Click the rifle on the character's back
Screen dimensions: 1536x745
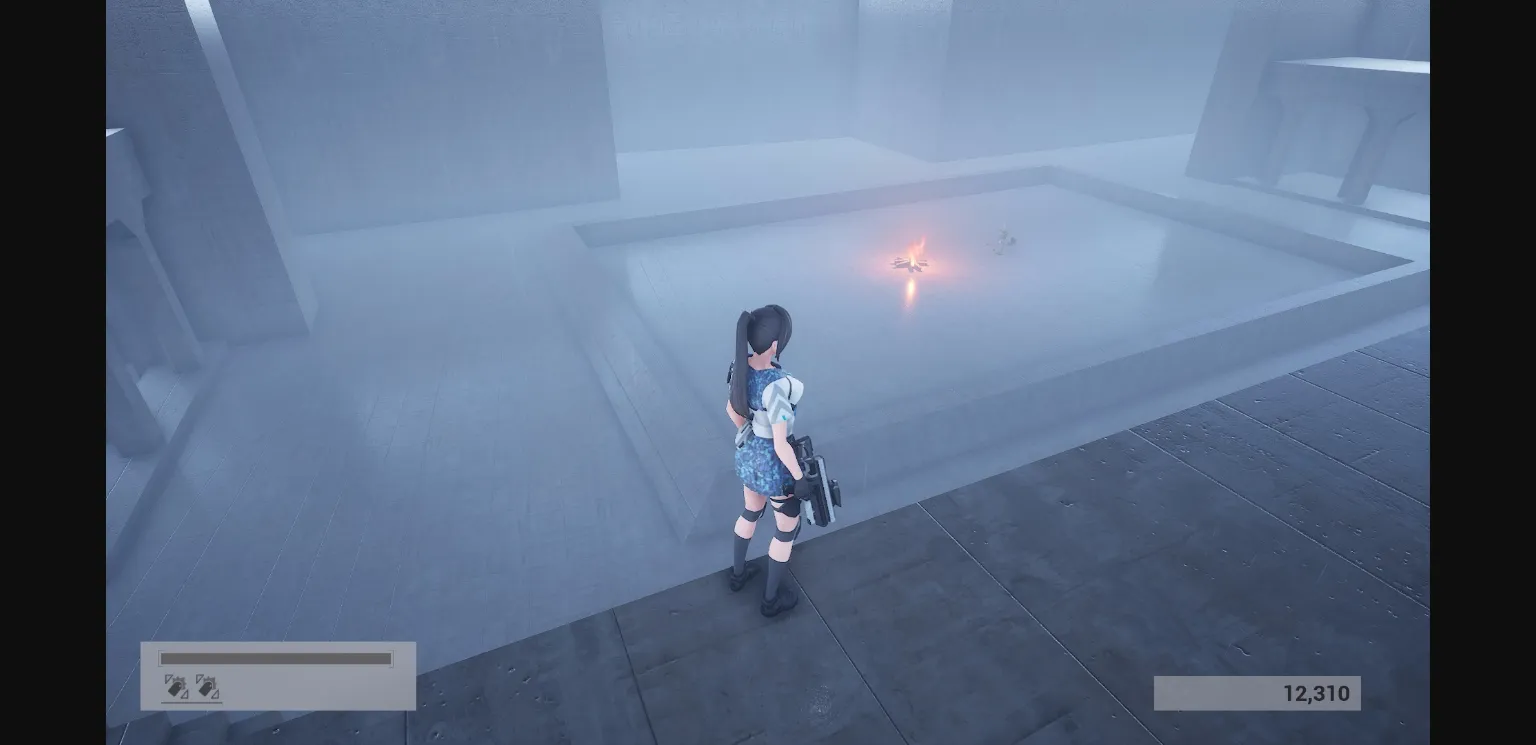[x=812, y=480]
